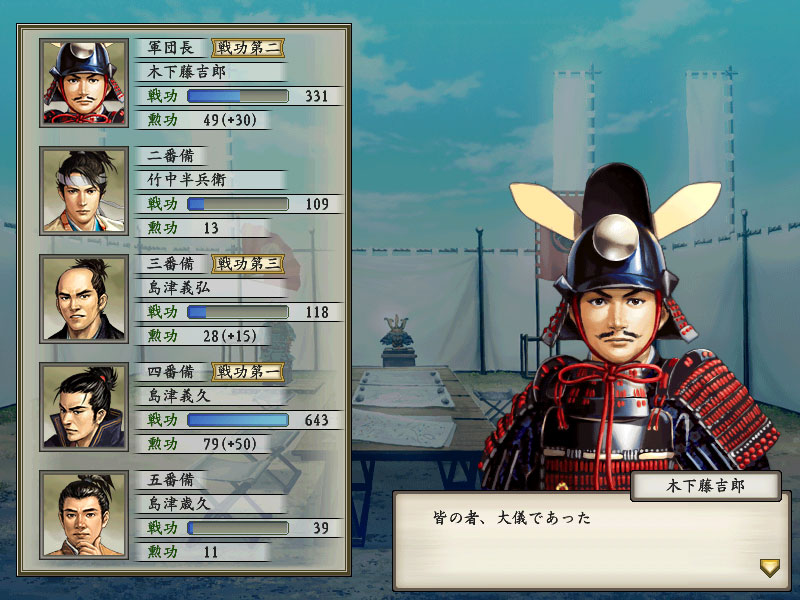Select 木下藤吉郎's portrait in the merit list
This screenshot has height=600, width=800.
[84, 82]
